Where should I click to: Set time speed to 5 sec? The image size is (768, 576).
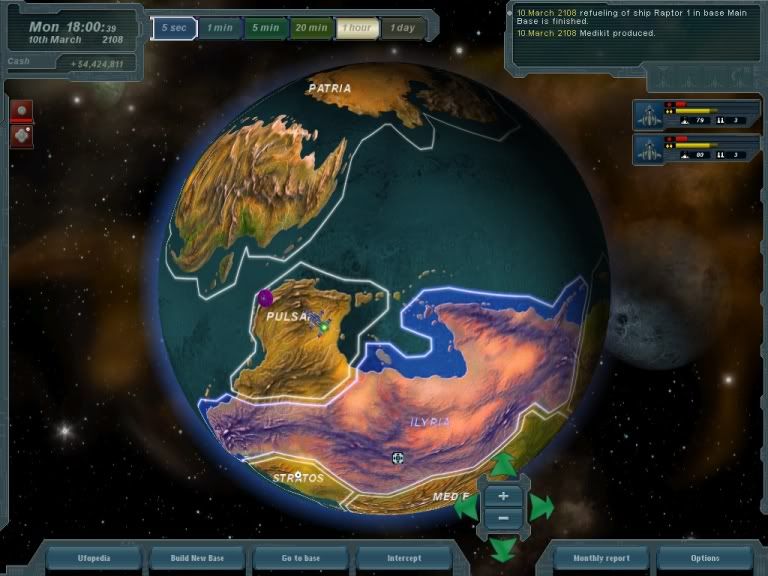point(173,28)
